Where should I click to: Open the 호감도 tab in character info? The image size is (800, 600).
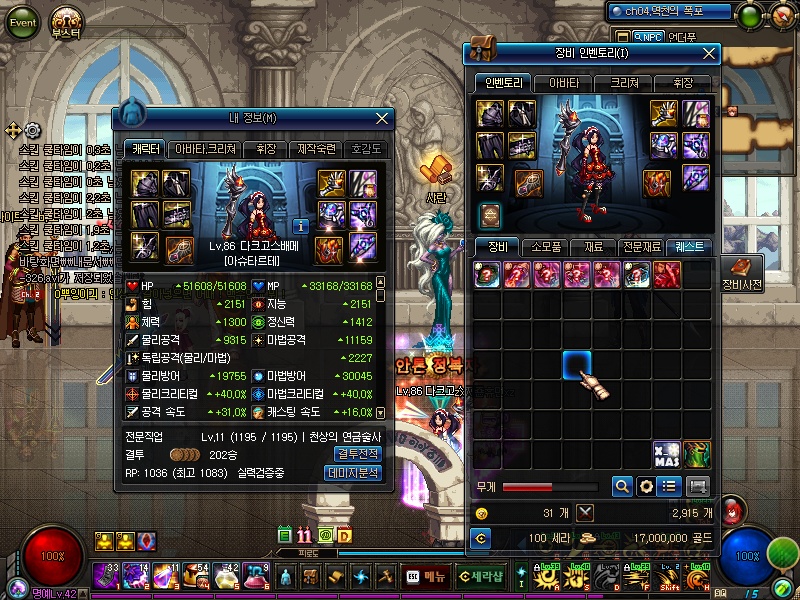(x=366, y=149)
